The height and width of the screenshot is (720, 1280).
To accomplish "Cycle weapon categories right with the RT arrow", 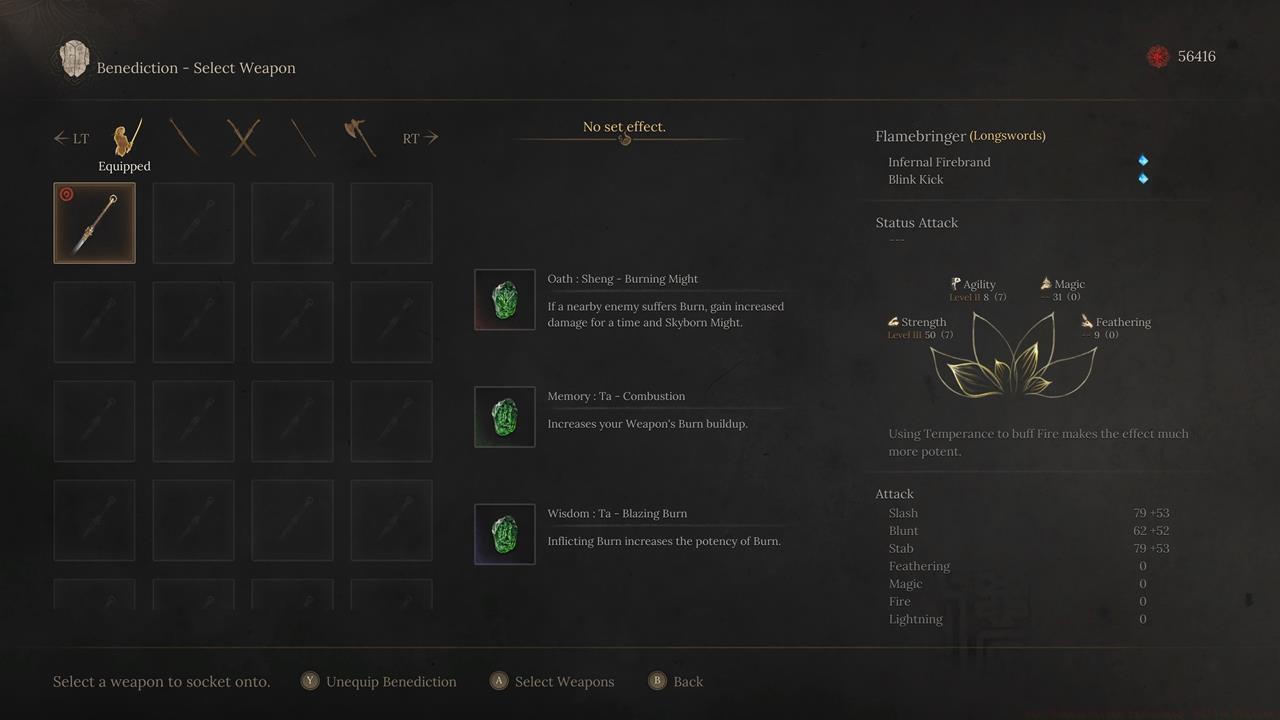I will tap(421, 138).
